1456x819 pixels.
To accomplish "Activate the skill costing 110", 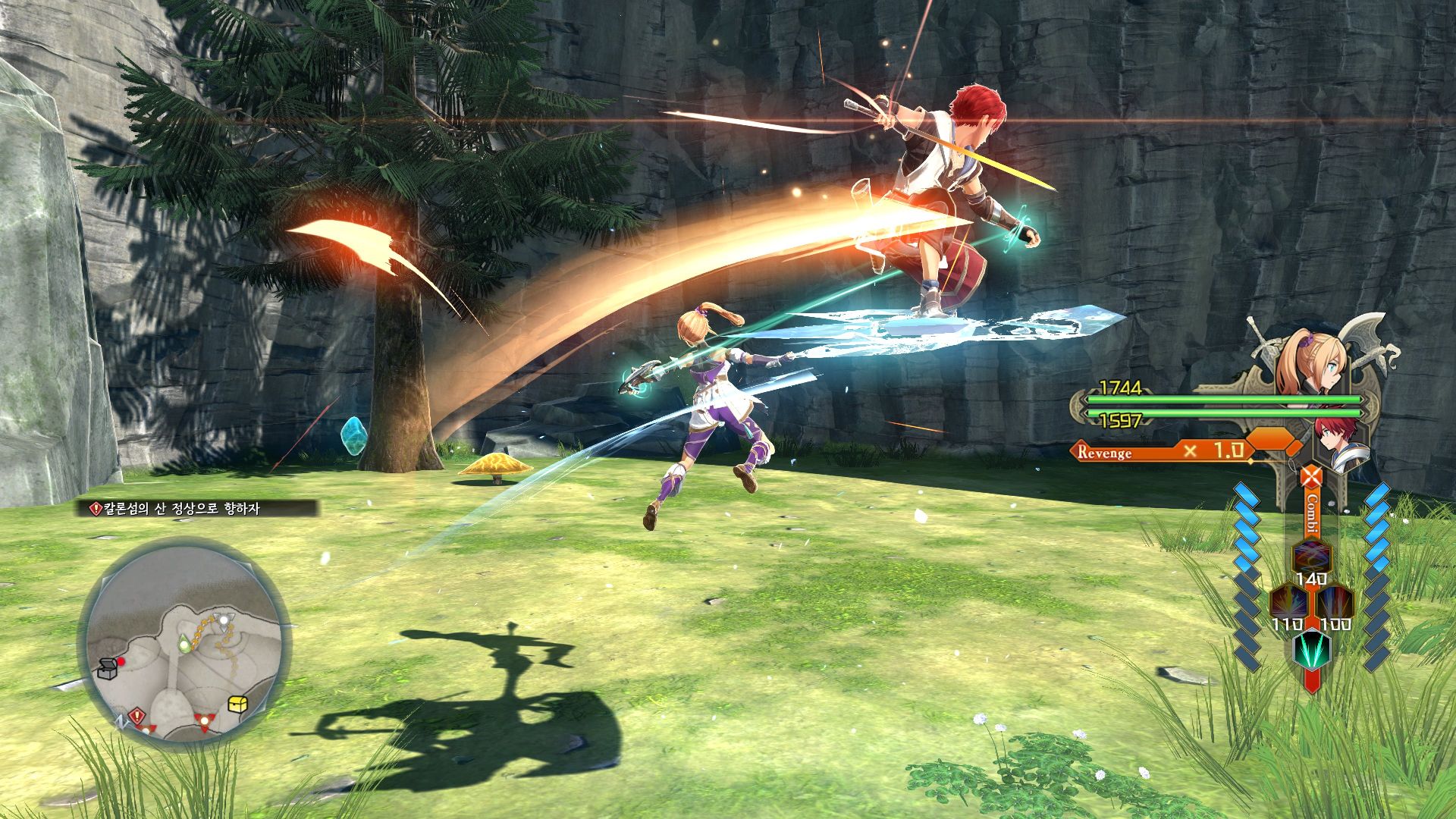I will [x=1288, y=604].
